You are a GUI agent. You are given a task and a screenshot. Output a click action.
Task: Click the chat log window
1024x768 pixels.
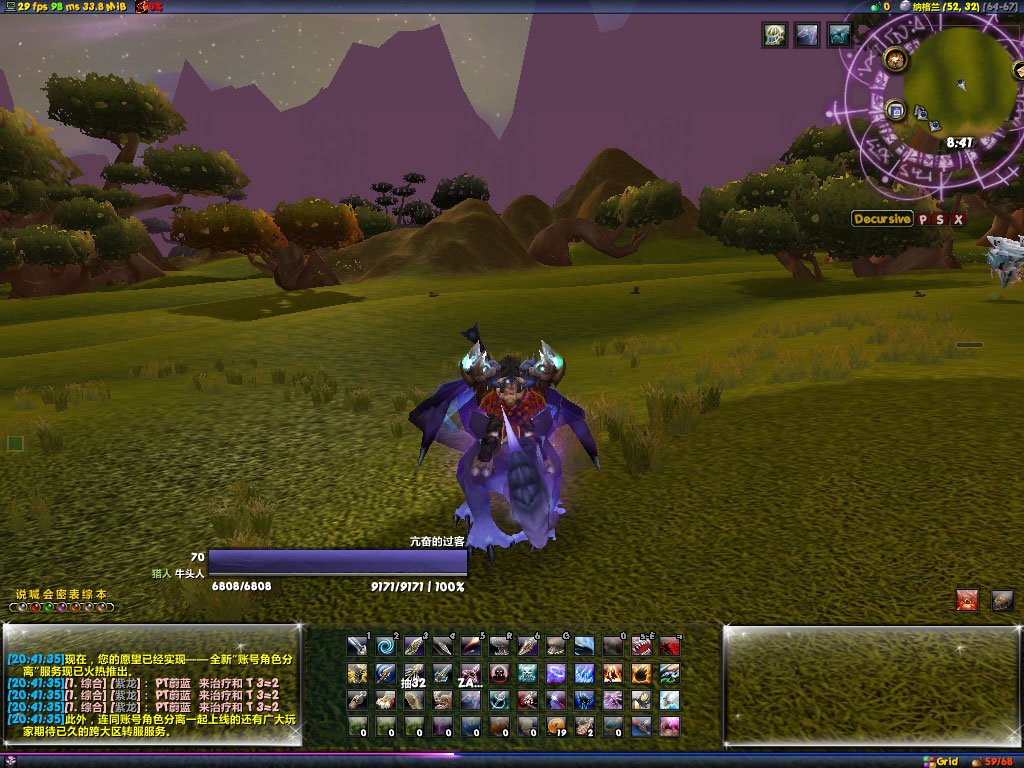pos(152,685)
